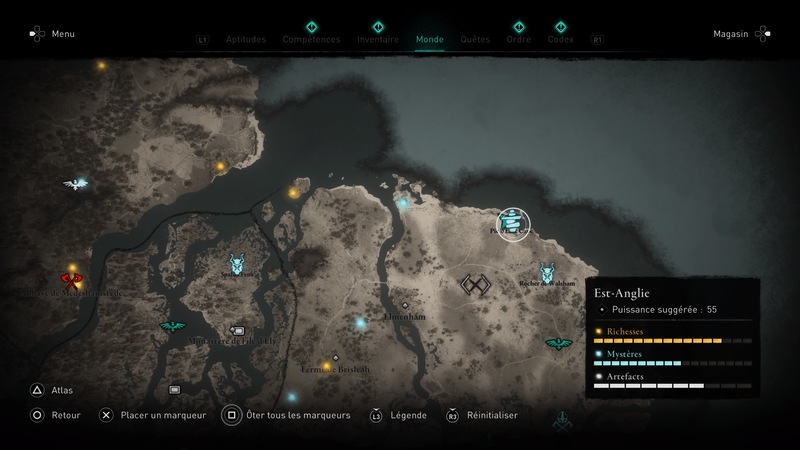The height and width of the screenshot is (450, 800).
Task: Switch to the Codex tab
Action: tap(560, 40)
